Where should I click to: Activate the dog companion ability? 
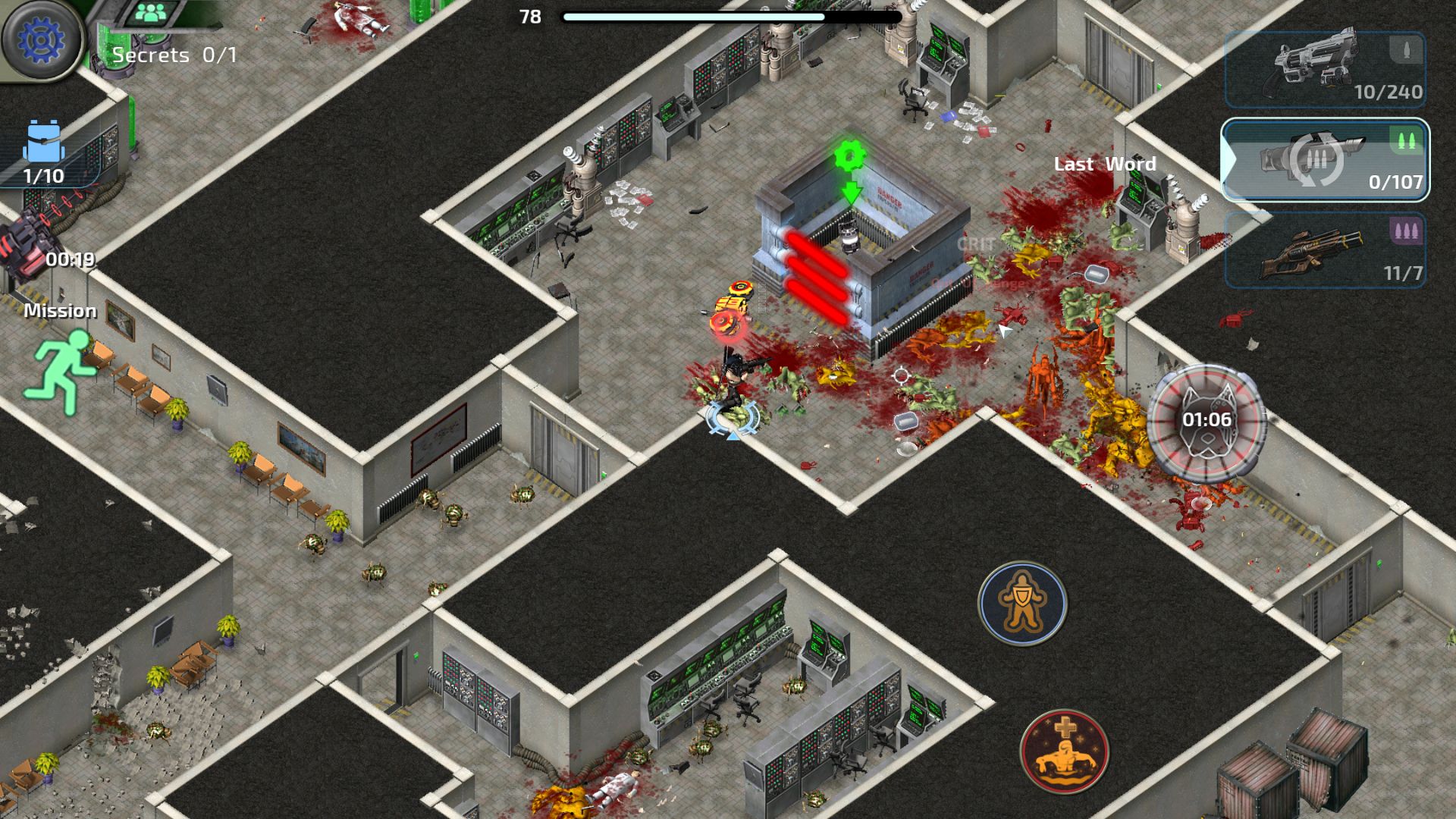click(x=1206, y=422)
